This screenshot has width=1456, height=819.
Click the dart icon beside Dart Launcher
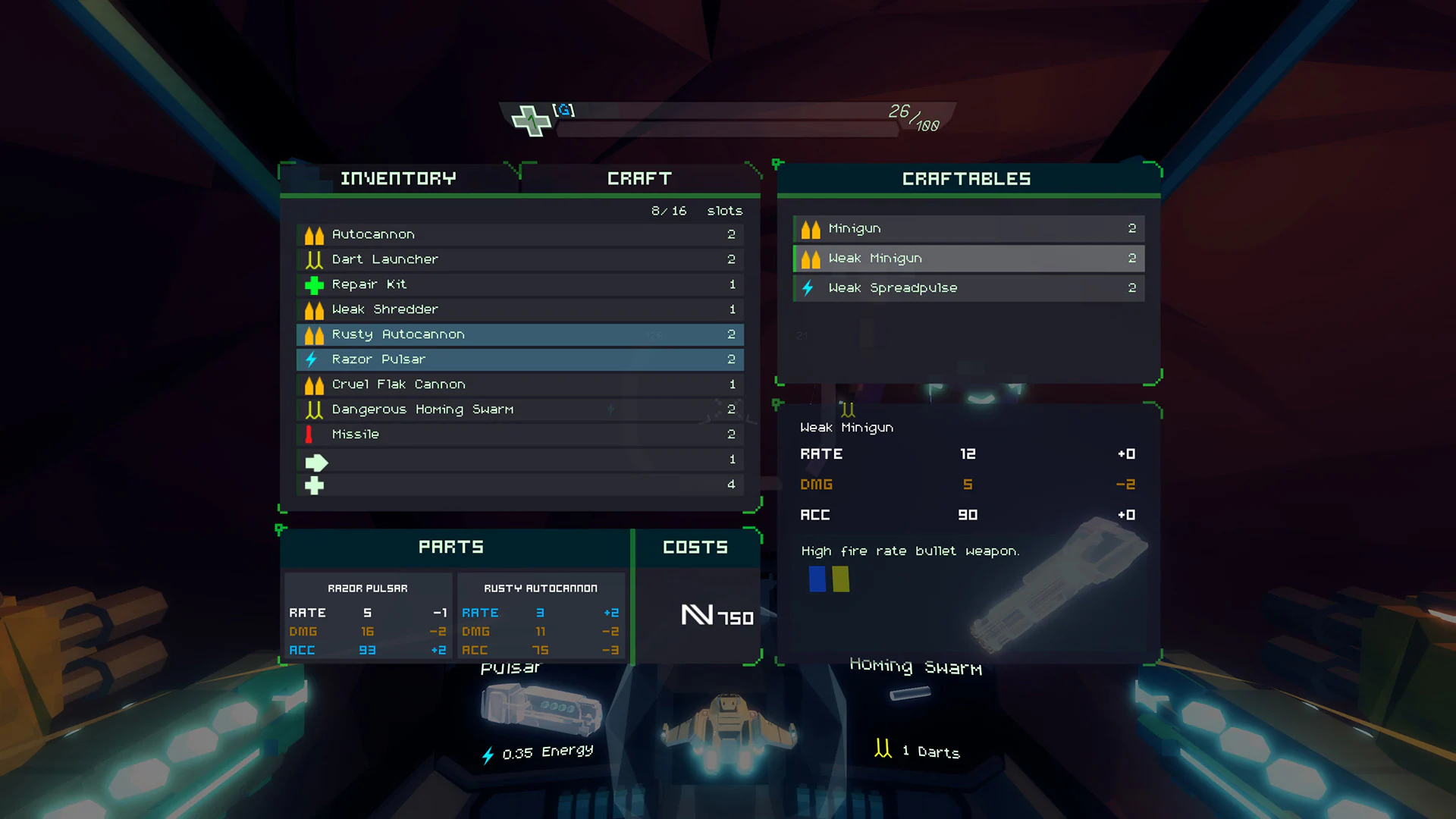click(314, 259)
